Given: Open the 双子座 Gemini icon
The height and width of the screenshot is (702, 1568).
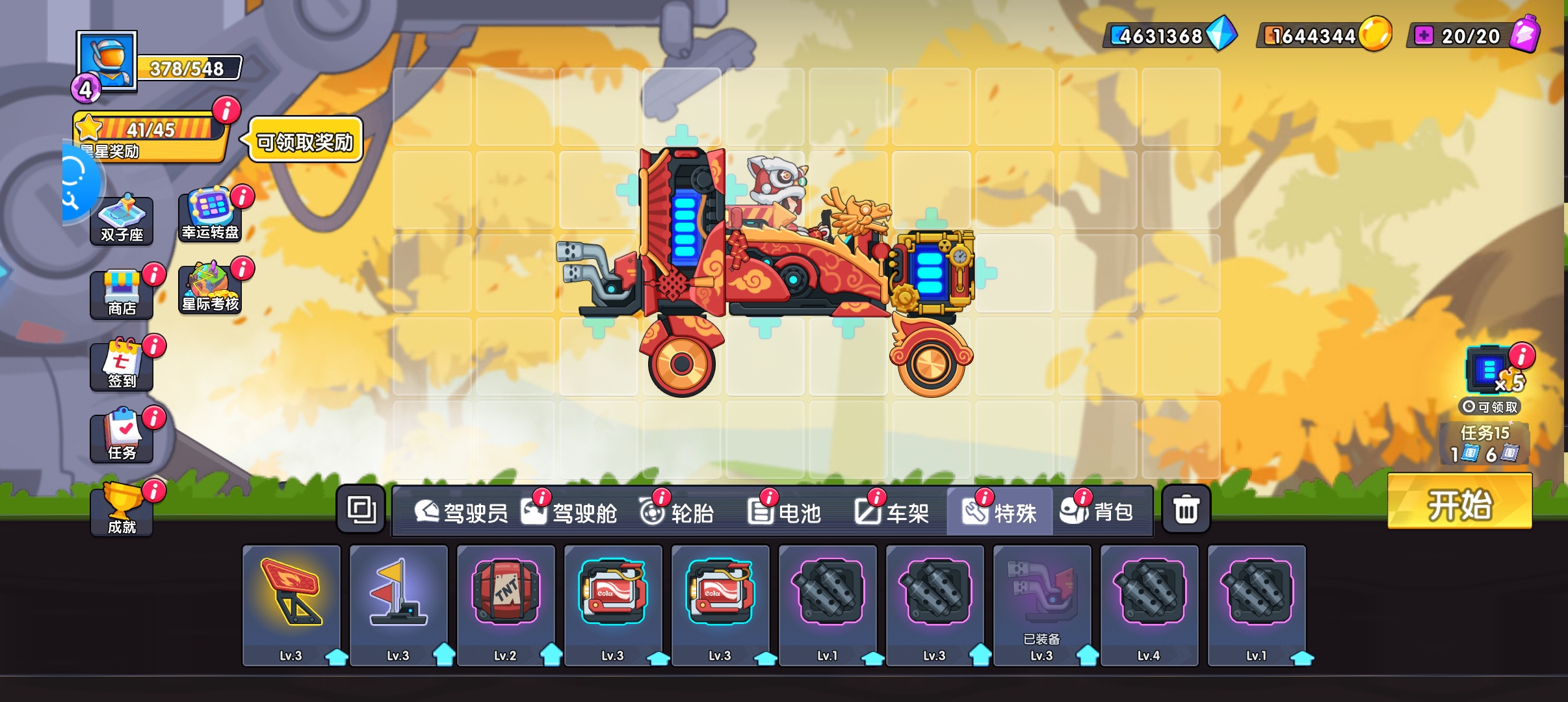Looking at the screenshot, I should pos(122,220).
